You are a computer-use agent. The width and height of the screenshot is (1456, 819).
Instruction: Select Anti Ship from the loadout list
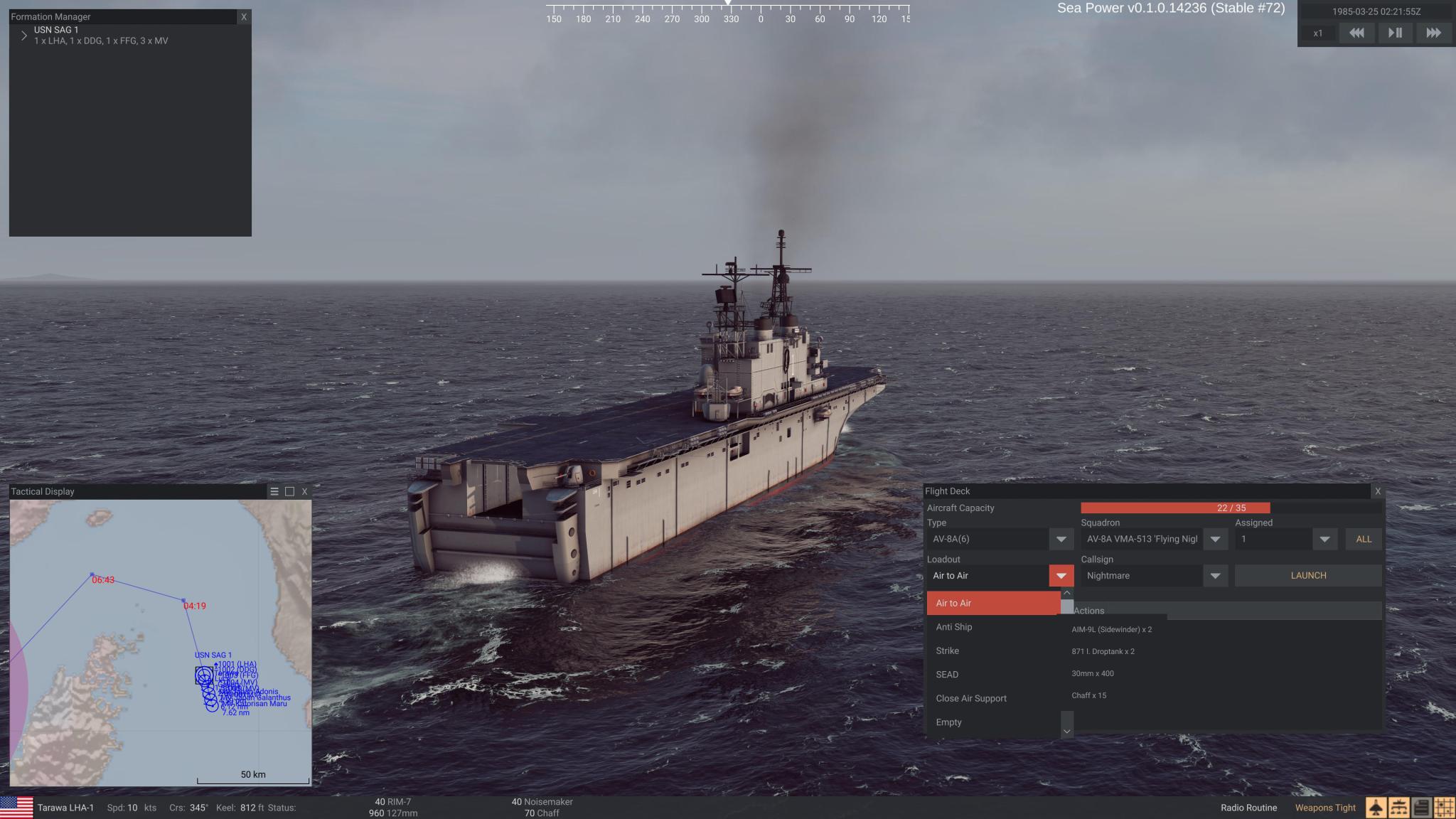pos(954,627)
